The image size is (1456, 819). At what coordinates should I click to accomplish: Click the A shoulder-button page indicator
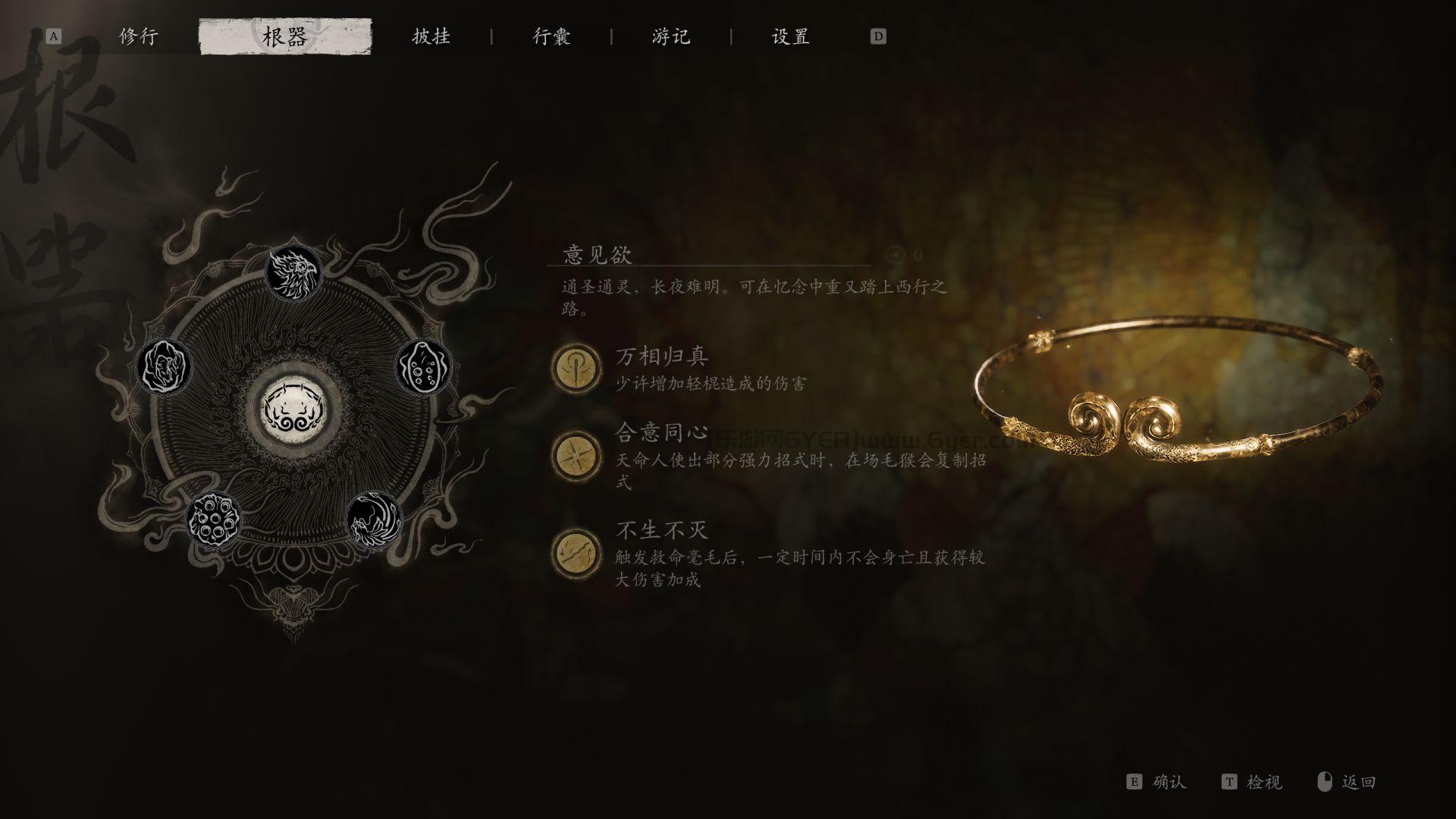click(x=52, y=36)
